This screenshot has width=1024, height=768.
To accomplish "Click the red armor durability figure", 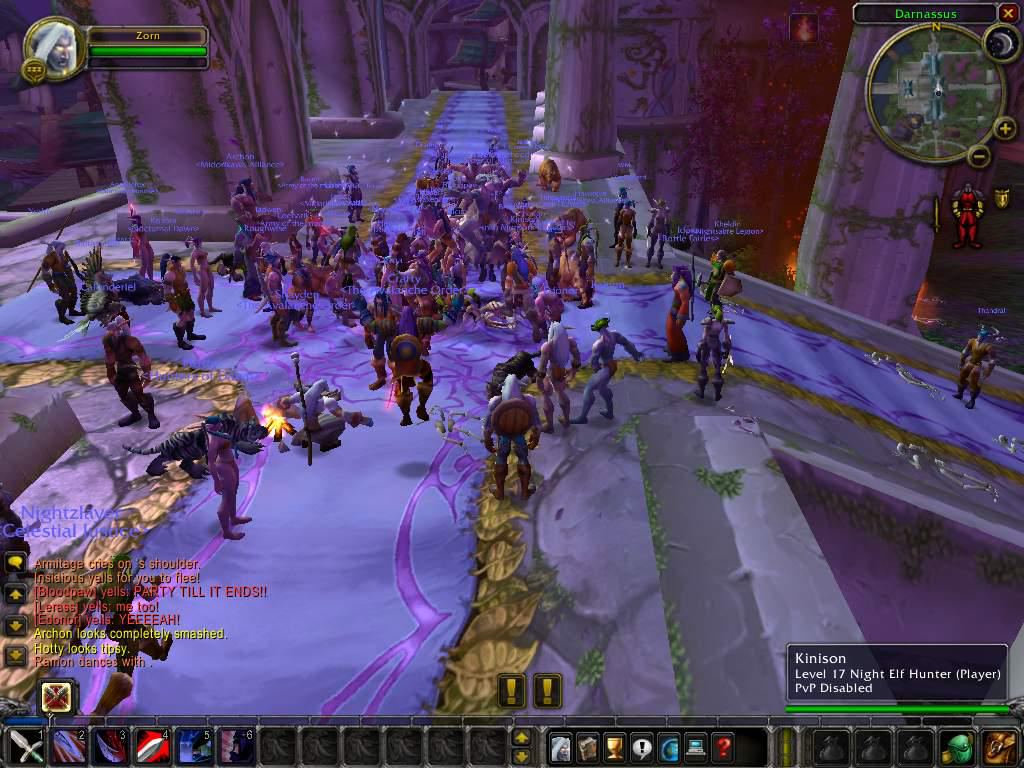I will click(x=967, y=214).
